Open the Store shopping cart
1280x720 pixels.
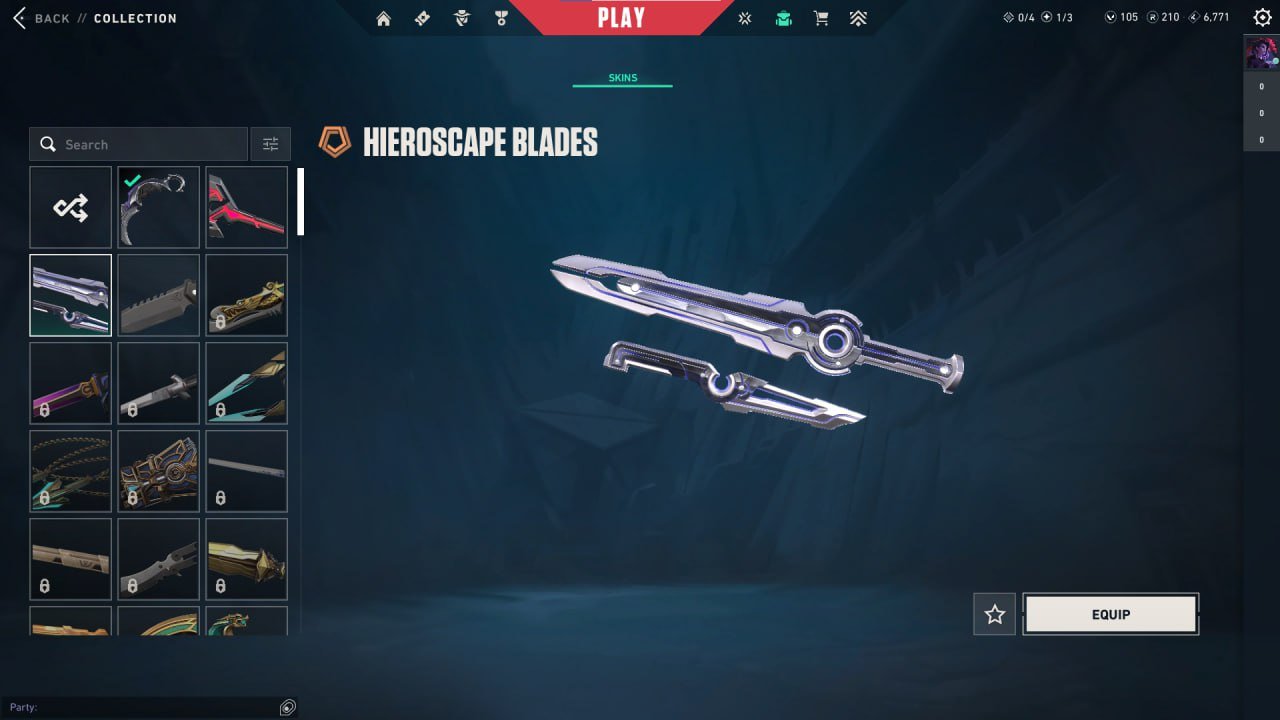point(821,17)
